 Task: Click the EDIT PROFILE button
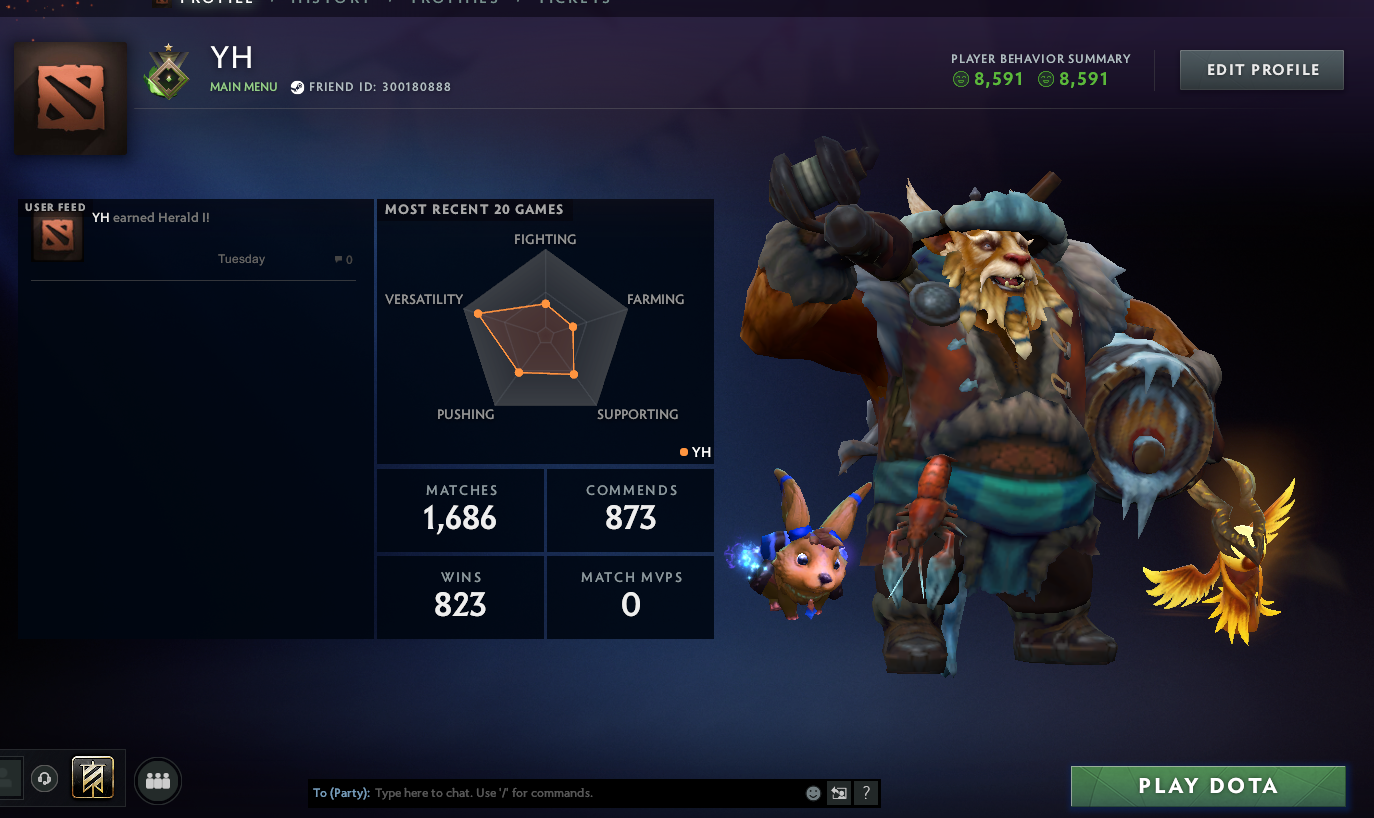tap(1261, 69)
